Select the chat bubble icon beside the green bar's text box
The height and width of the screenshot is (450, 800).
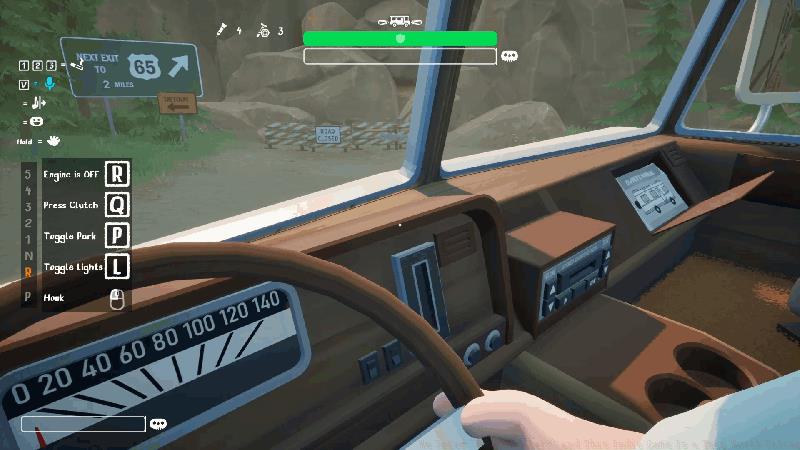coord(509,56)
